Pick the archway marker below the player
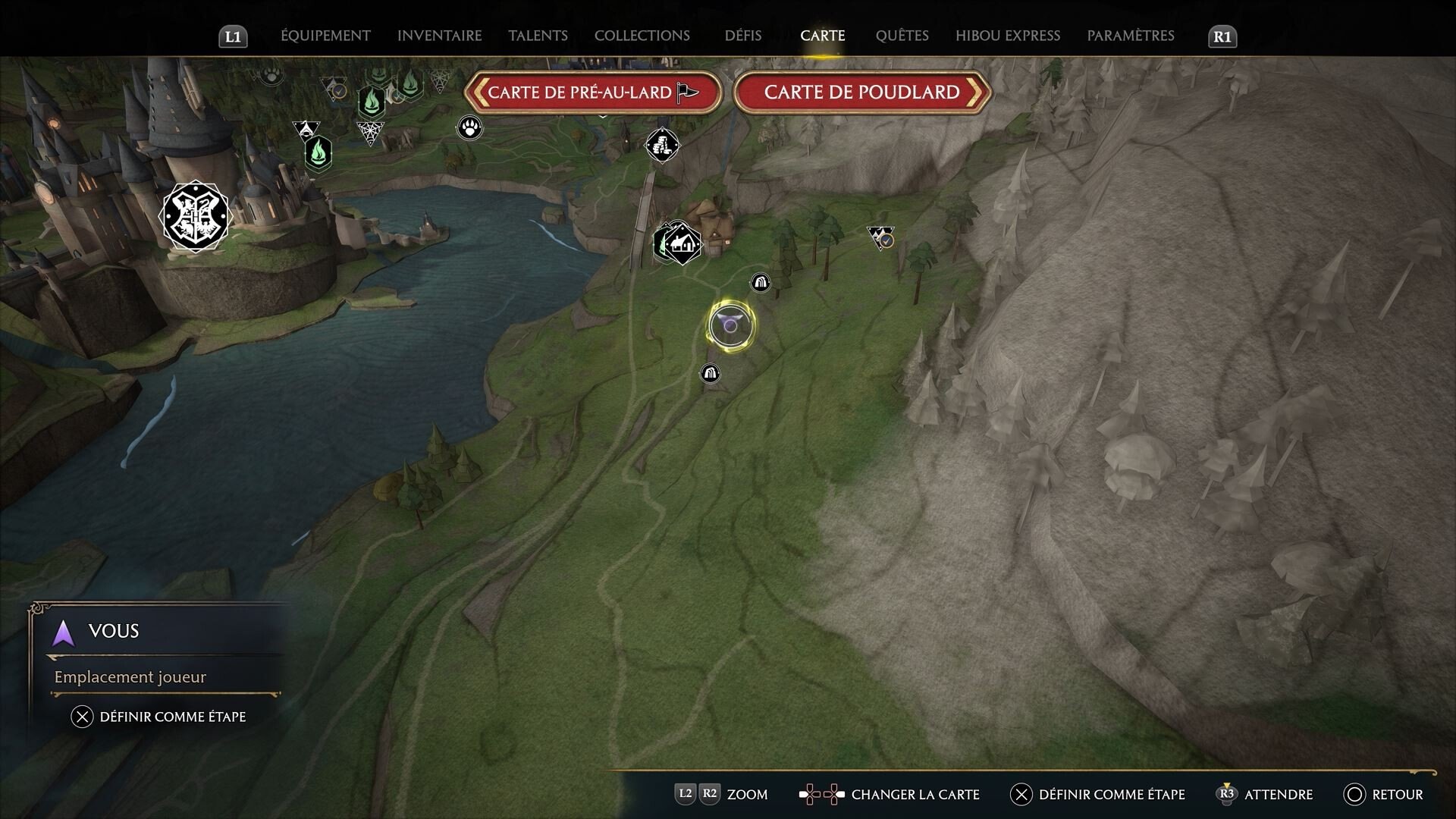 coord(710,373)
